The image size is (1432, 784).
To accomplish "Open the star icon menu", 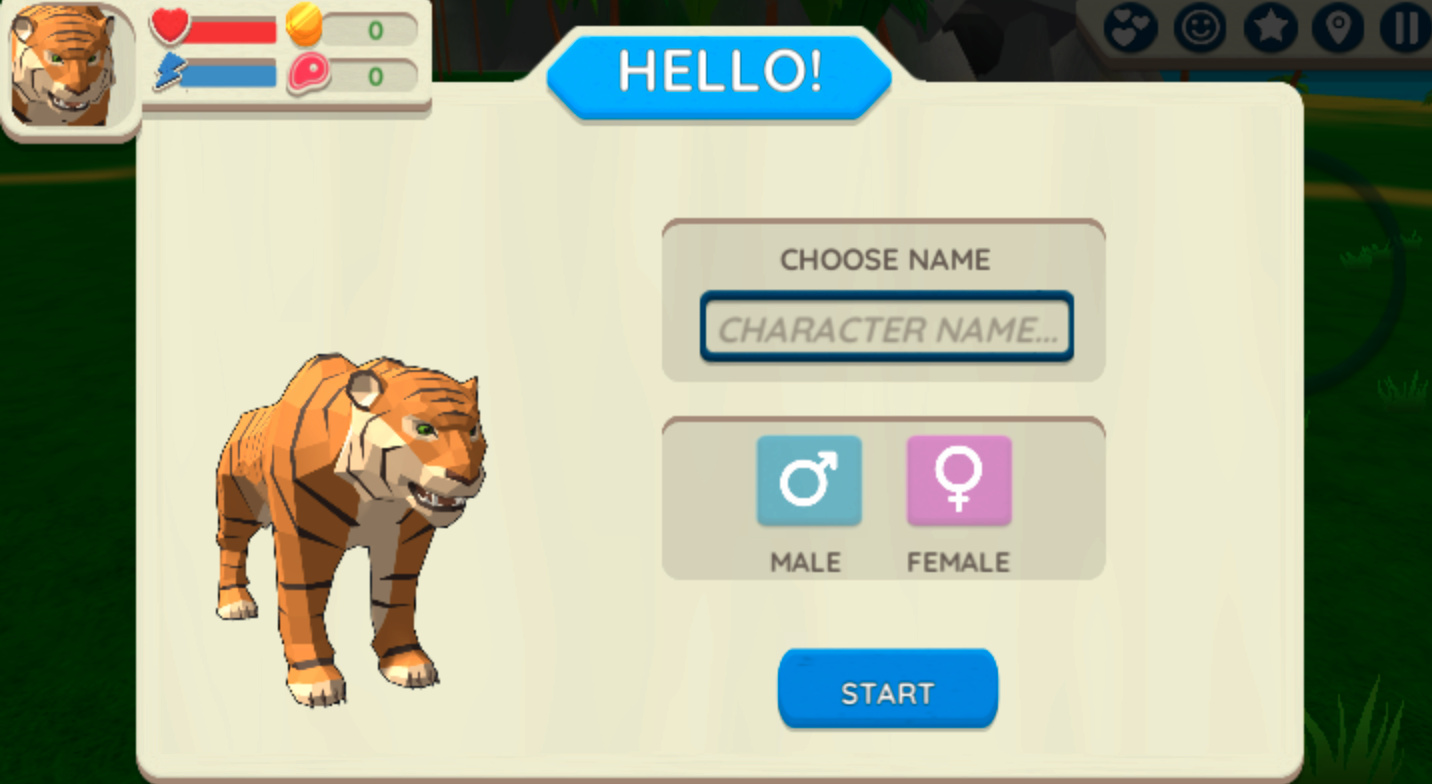I will pyautogui.click(x=1270, y=28).
